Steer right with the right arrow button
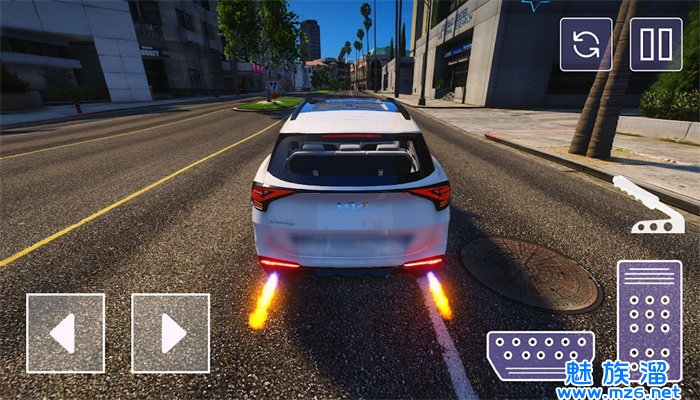The width and height of the screenshot is (700, 400). pos(170,333)
